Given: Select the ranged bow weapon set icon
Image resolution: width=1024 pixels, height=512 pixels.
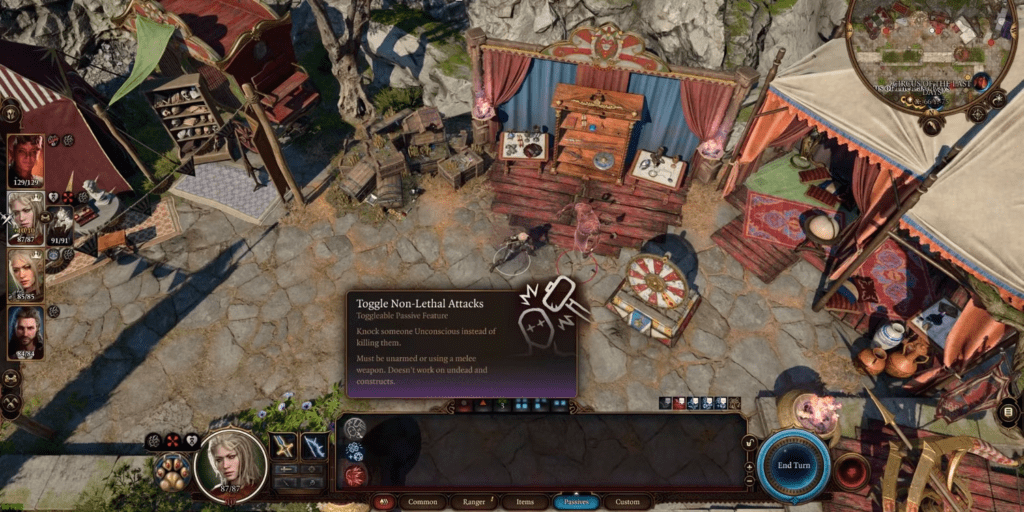Looking at the screenshot, I should coord(314,446).
